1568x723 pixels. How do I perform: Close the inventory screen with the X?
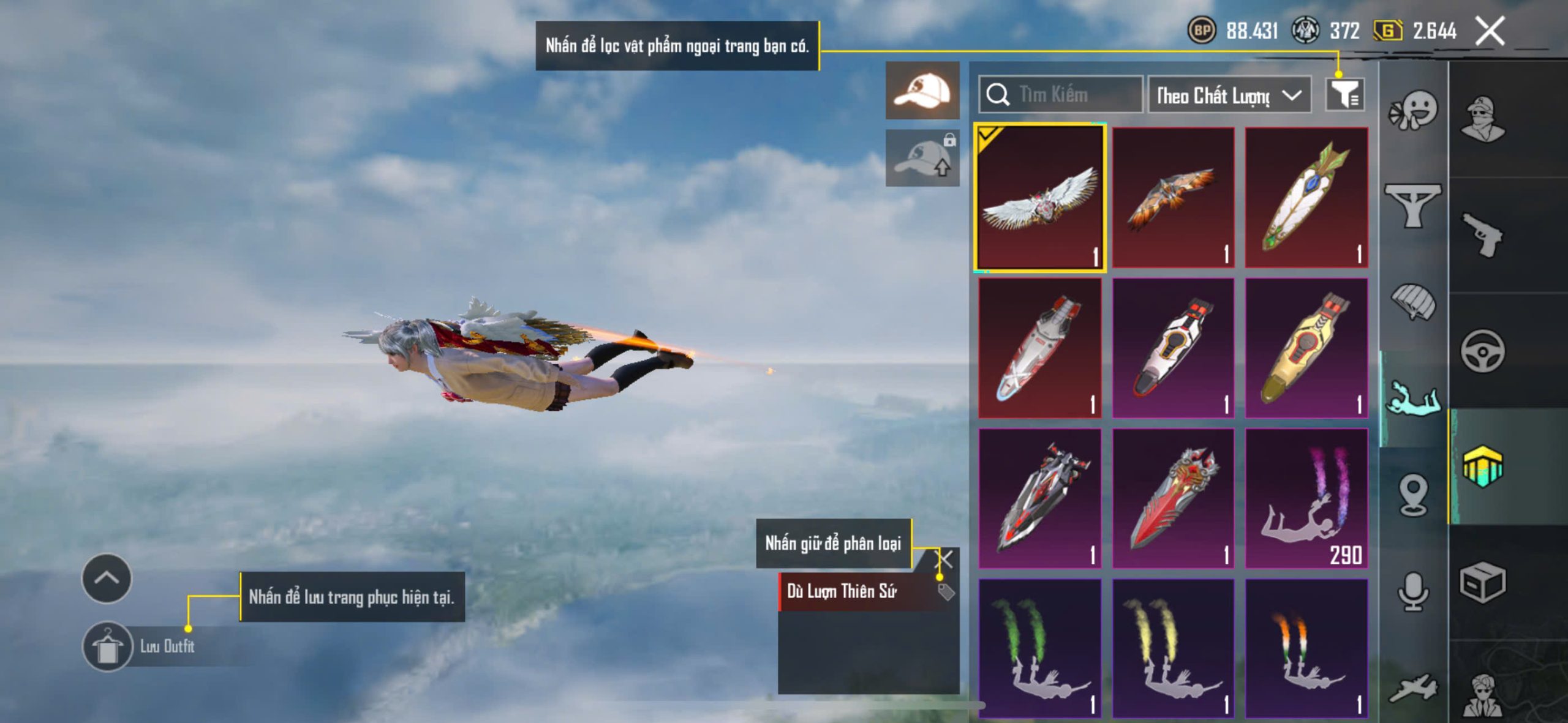tap(1489, 31)
